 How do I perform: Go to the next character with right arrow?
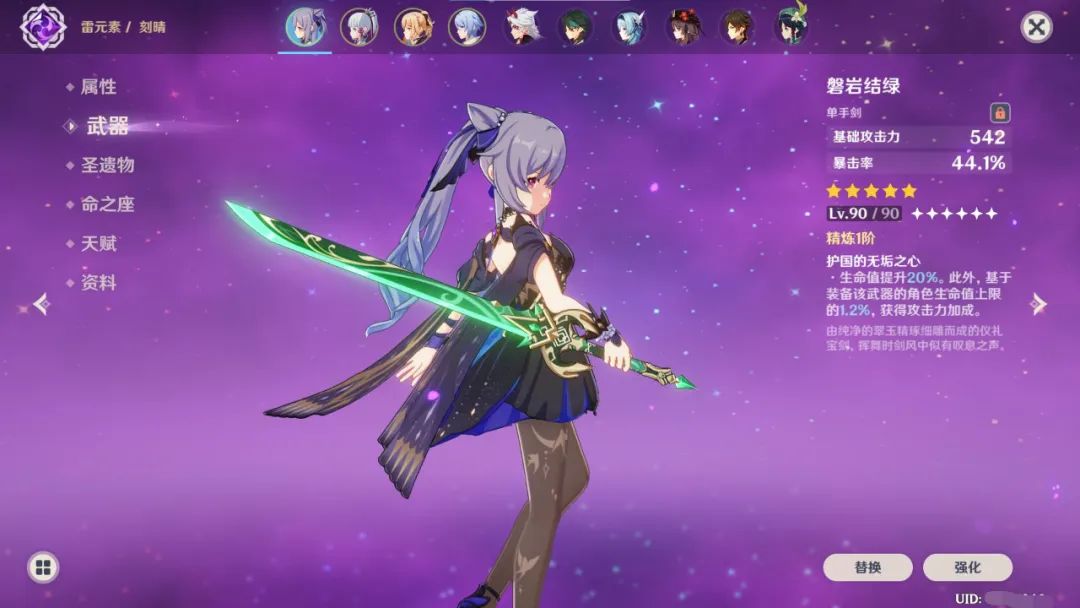coord(1039,304)
